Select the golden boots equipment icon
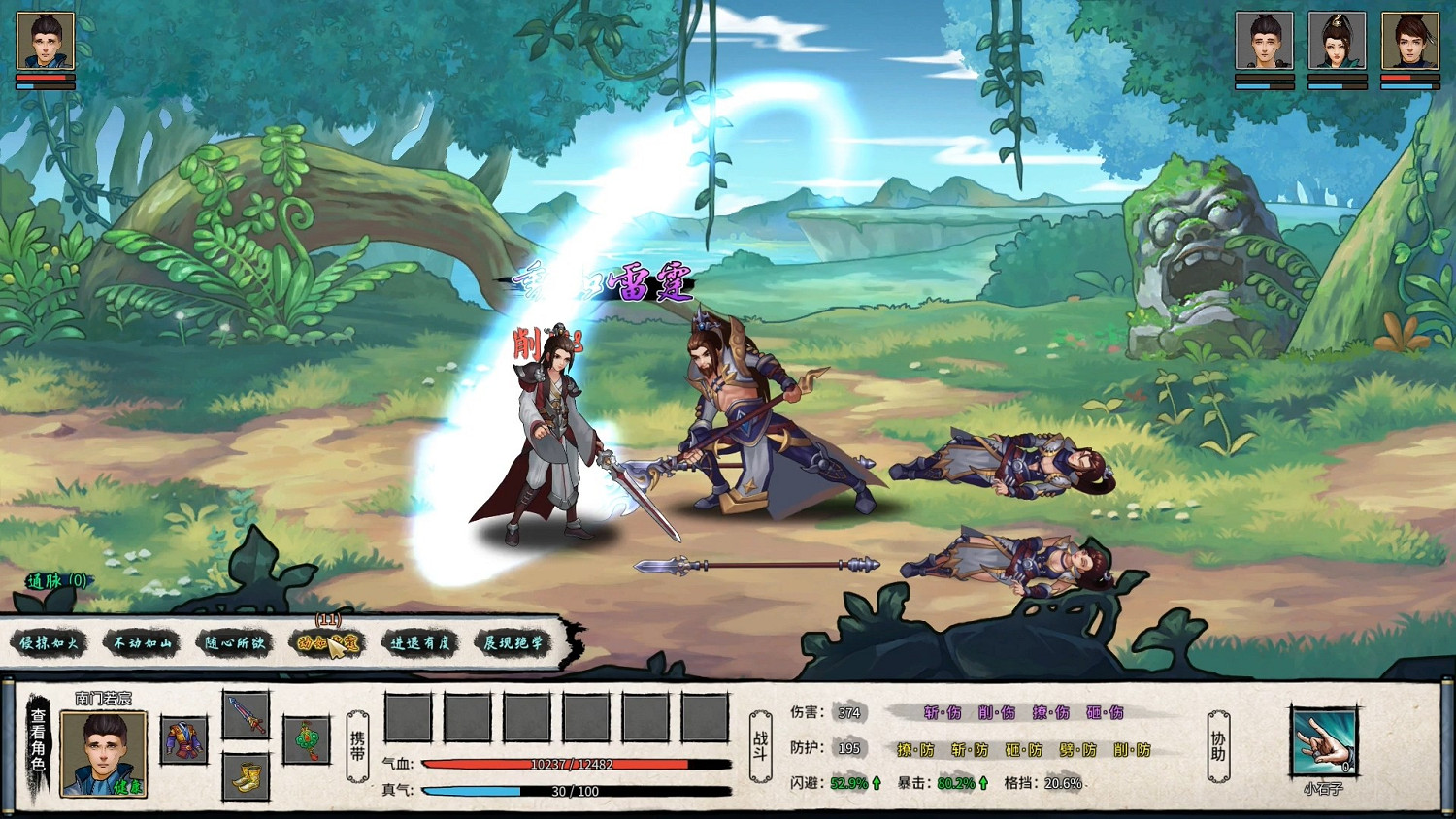This screenshot has width=1456, height=819. [x=246, y=778]
